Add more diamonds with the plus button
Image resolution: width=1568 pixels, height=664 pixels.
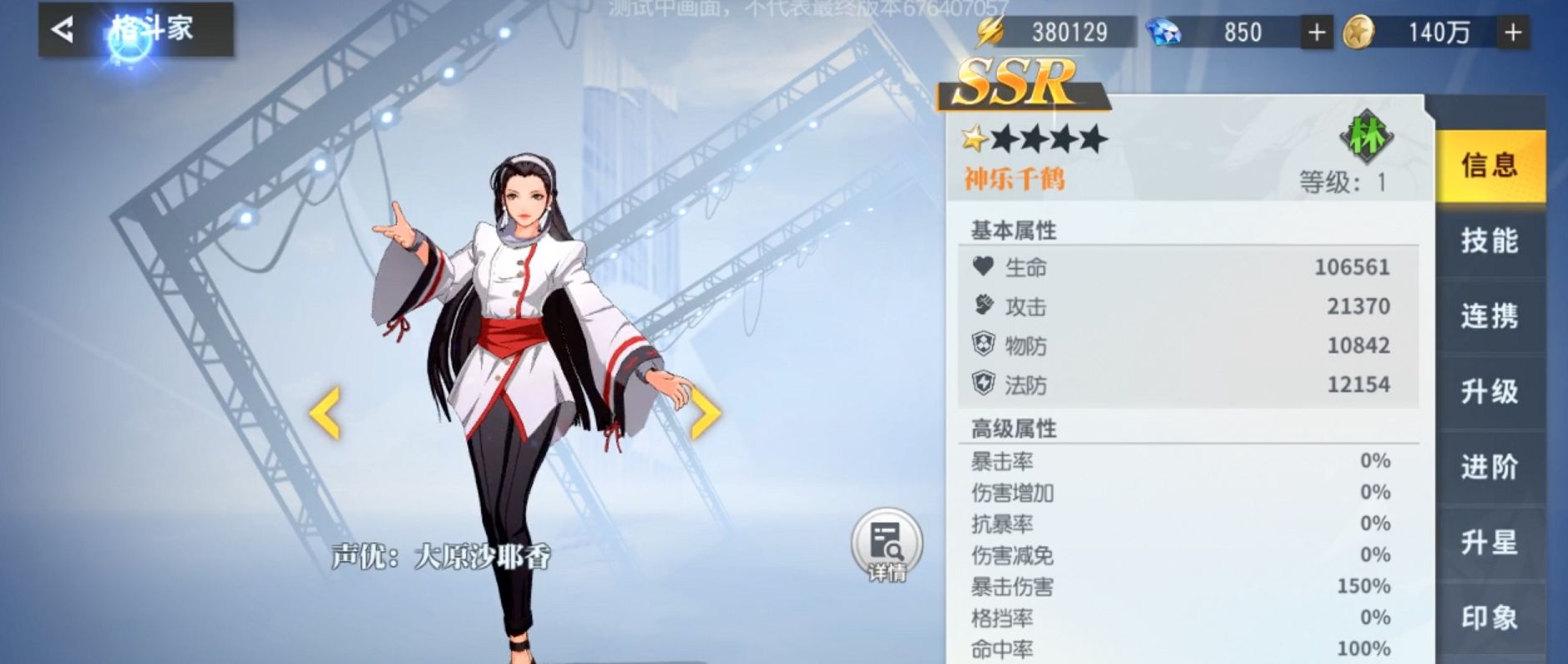[1317, 33]
